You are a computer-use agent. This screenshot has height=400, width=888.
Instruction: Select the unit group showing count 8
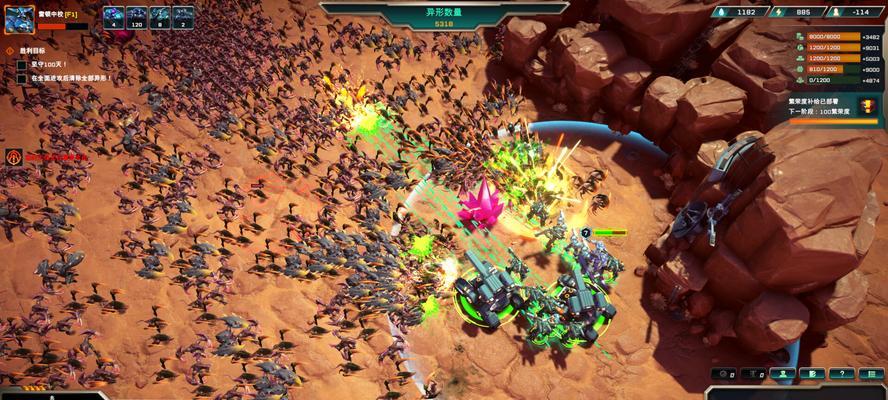pyautogui.click(x=160, y=16)
